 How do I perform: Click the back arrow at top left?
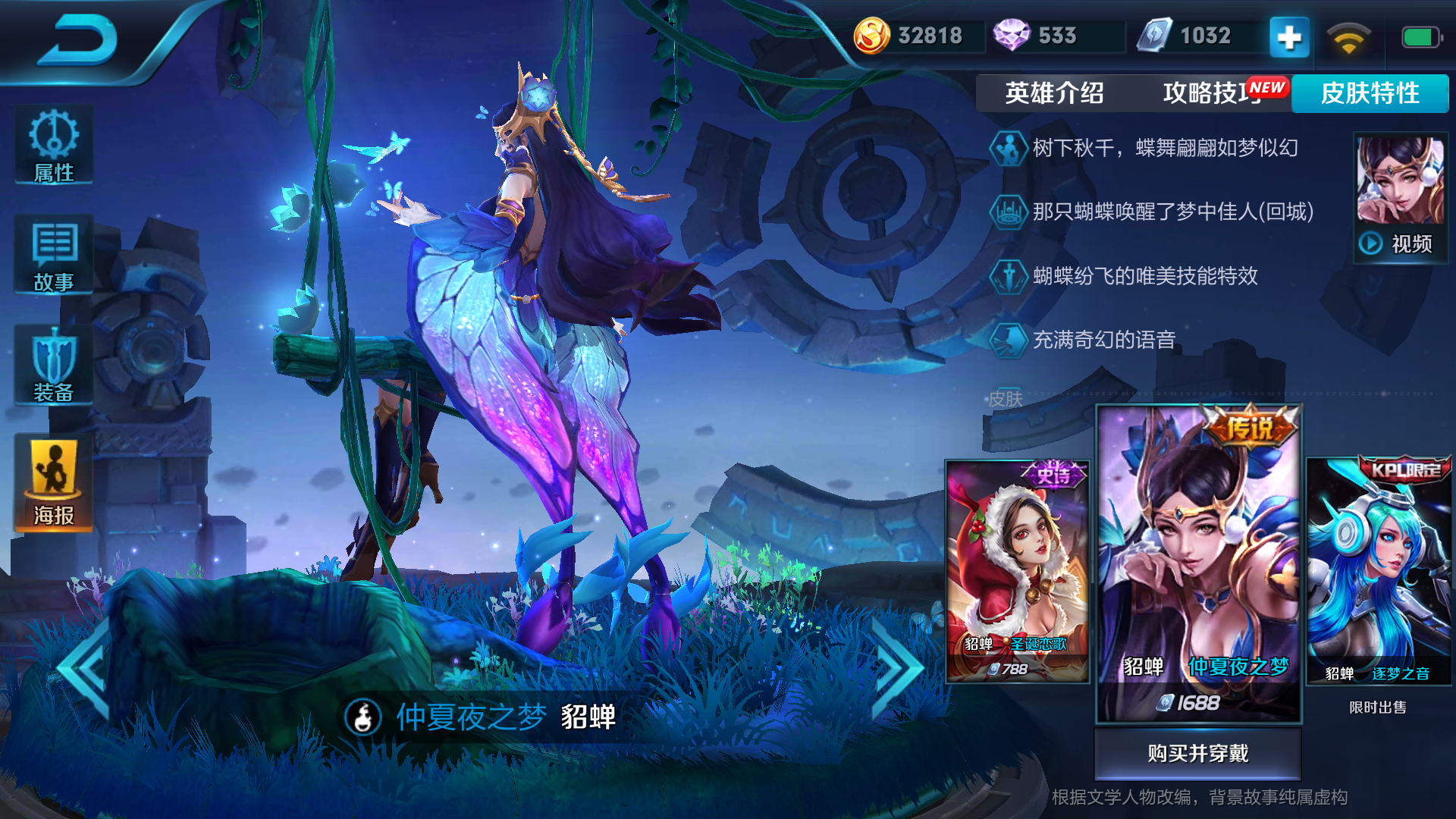click(x=80, y=38)
